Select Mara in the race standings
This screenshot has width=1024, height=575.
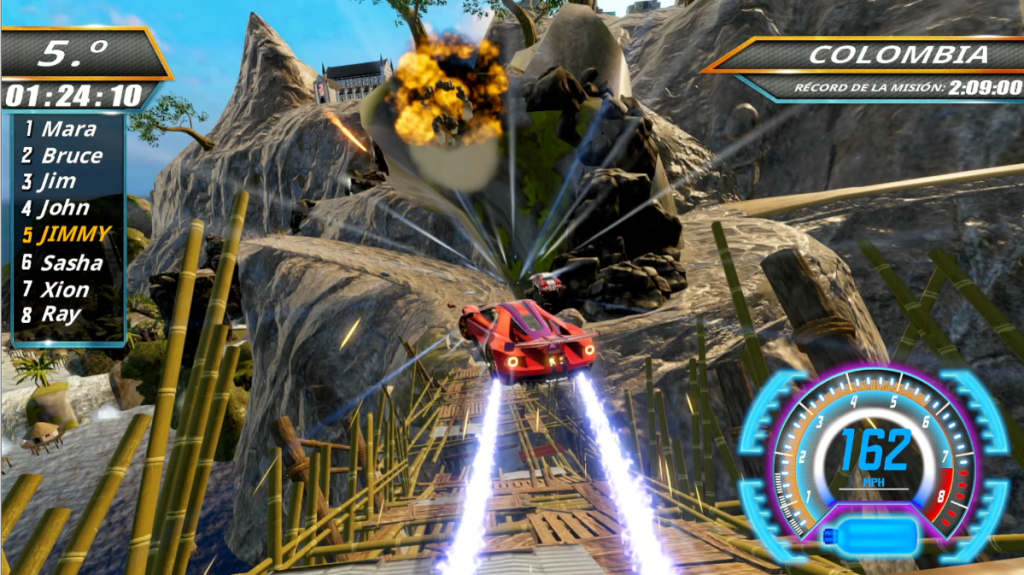coord(60,129)
